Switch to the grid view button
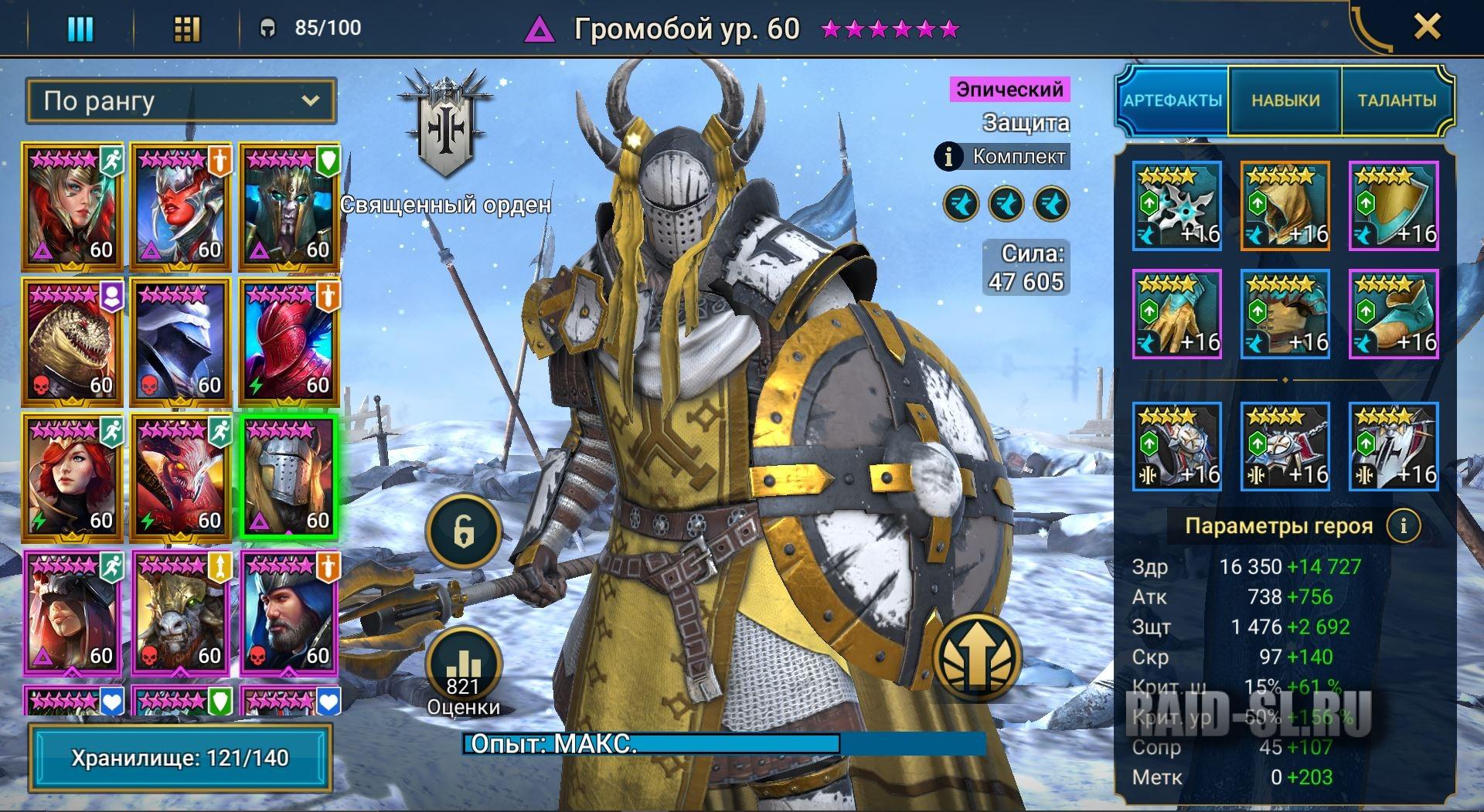 tap(187, 29)
